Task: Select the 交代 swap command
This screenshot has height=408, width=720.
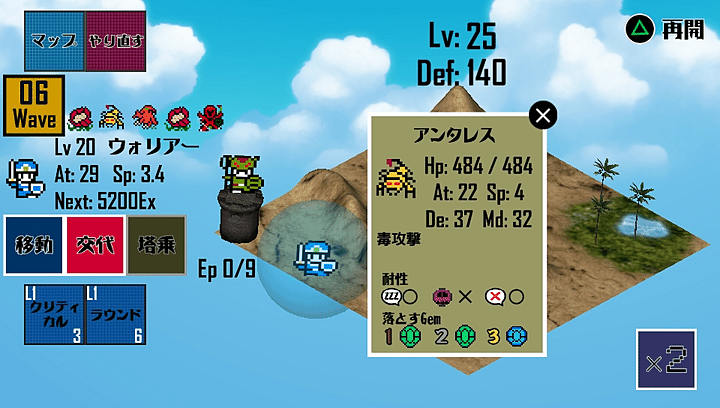Action: [95, 245]
